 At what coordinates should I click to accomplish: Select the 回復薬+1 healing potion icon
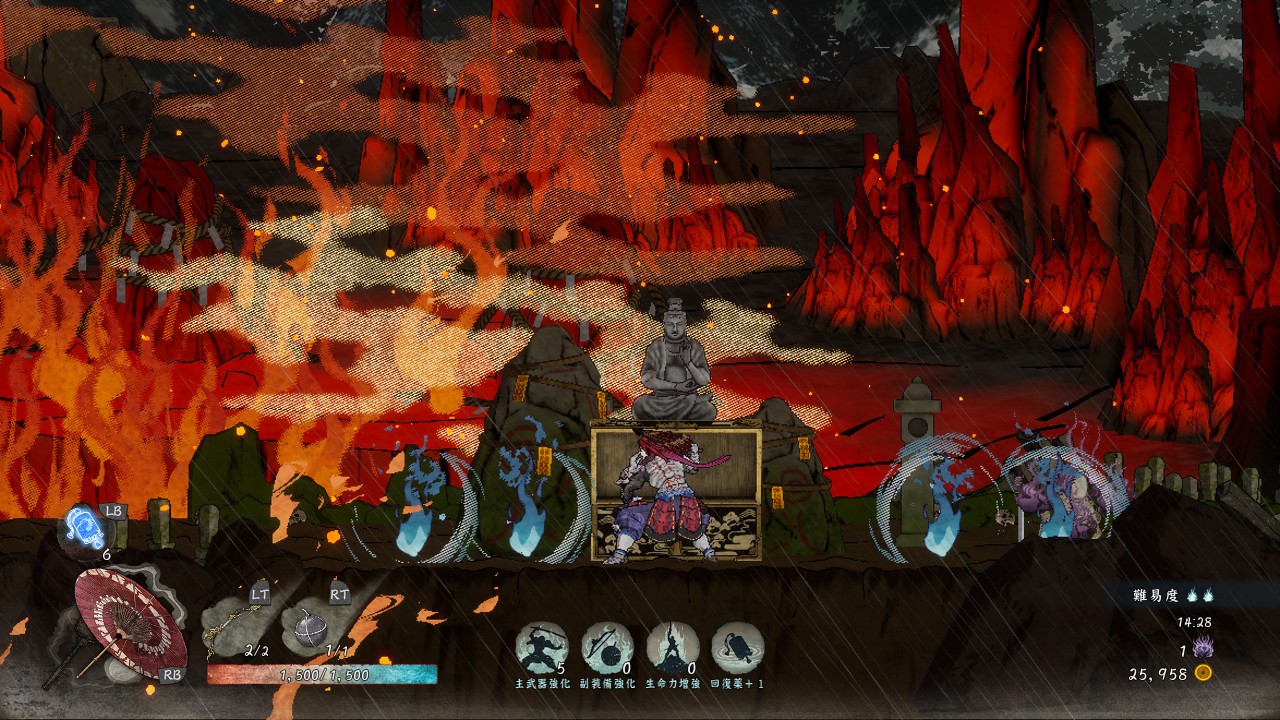coord(737,648)
